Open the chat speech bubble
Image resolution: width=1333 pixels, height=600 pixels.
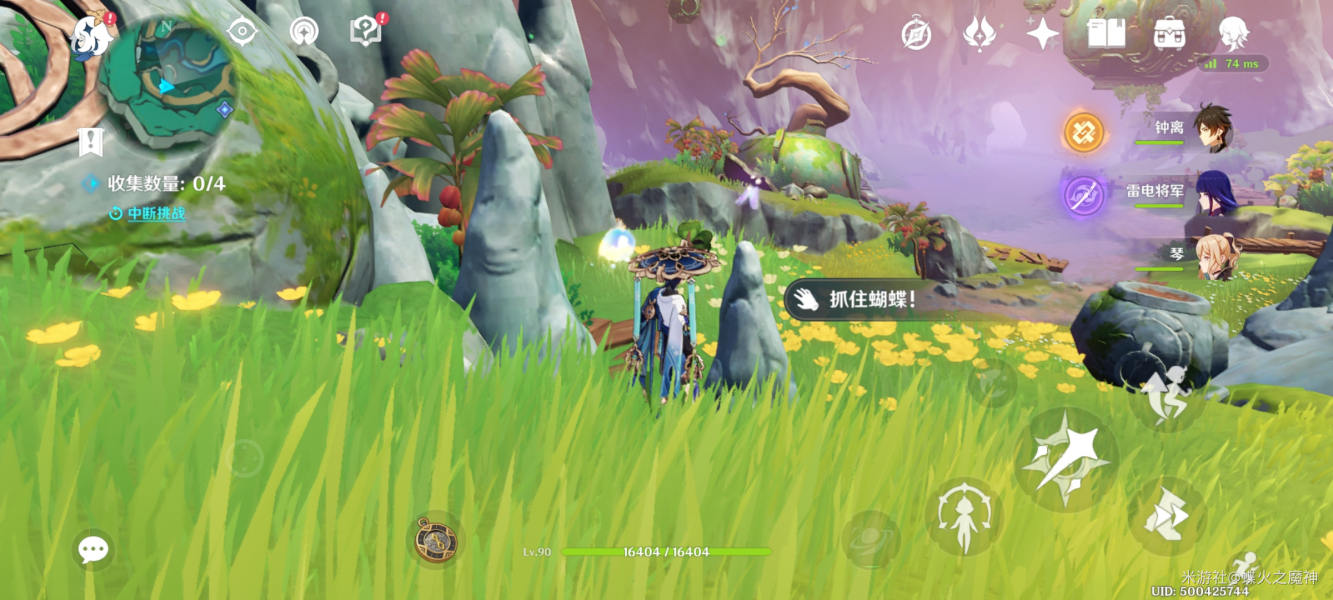[x=93, y=549]
